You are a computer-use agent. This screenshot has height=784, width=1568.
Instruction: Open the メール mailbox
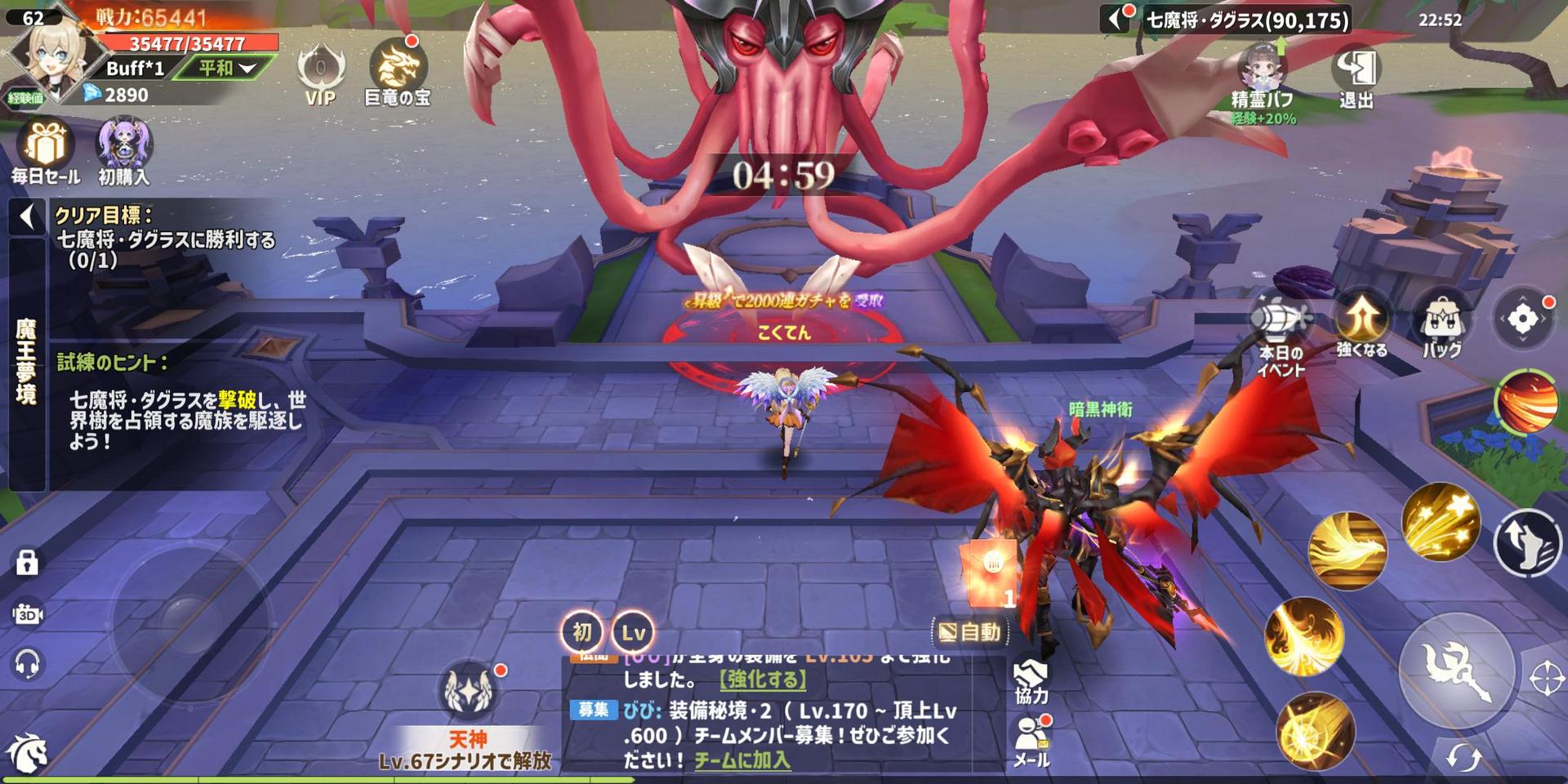(1031, 740)
